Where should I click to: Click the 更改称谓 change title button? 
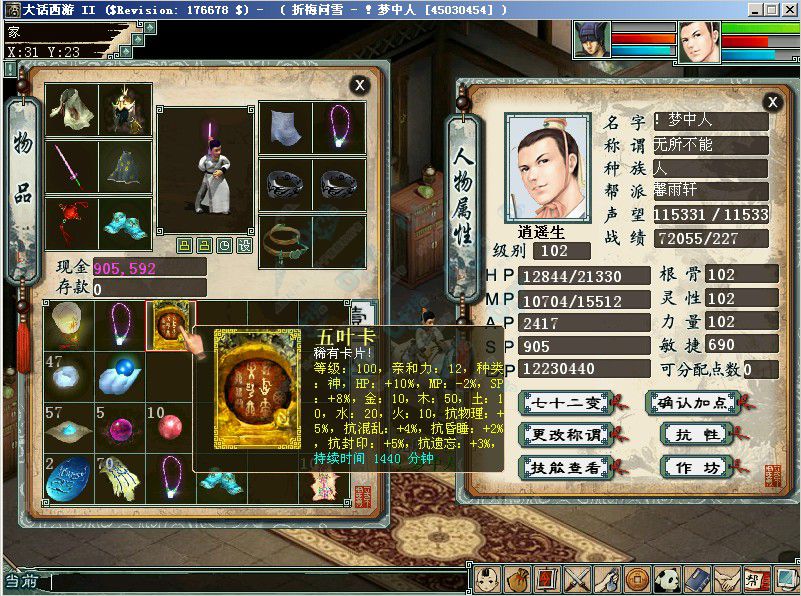pos(566,435)
